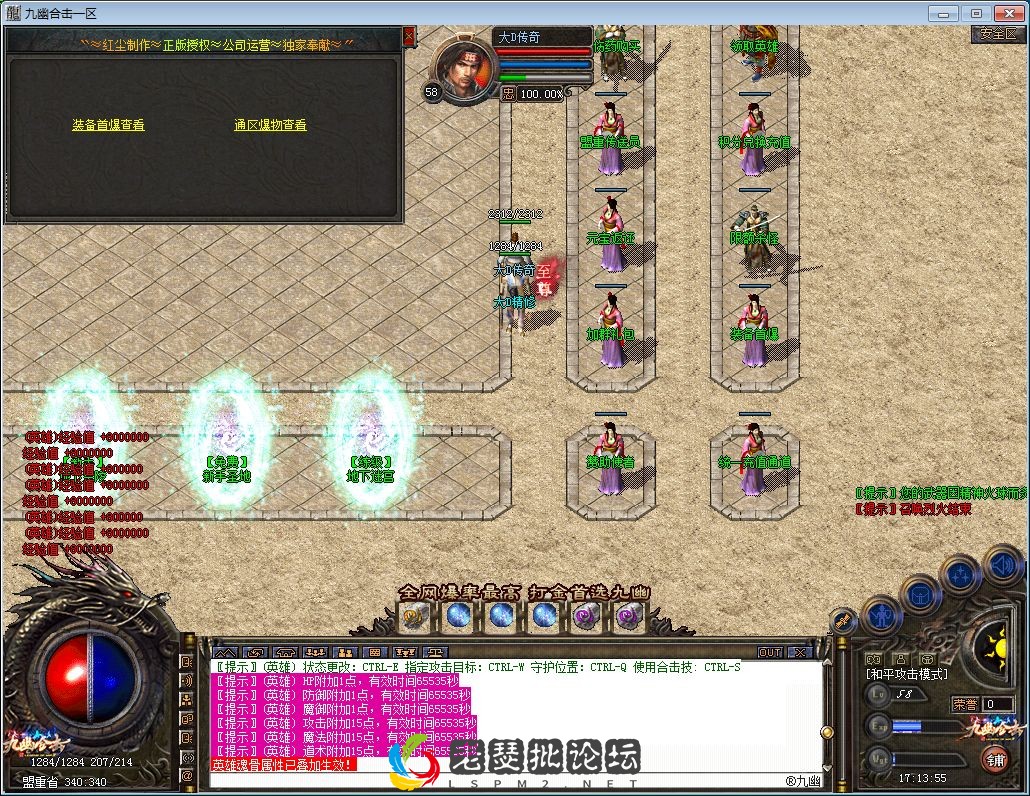Viewport: 1030px width, 796px height.
Task: Click the small orange satellite-shaped button
Action: pyautogui.click(x=842, y=621)
